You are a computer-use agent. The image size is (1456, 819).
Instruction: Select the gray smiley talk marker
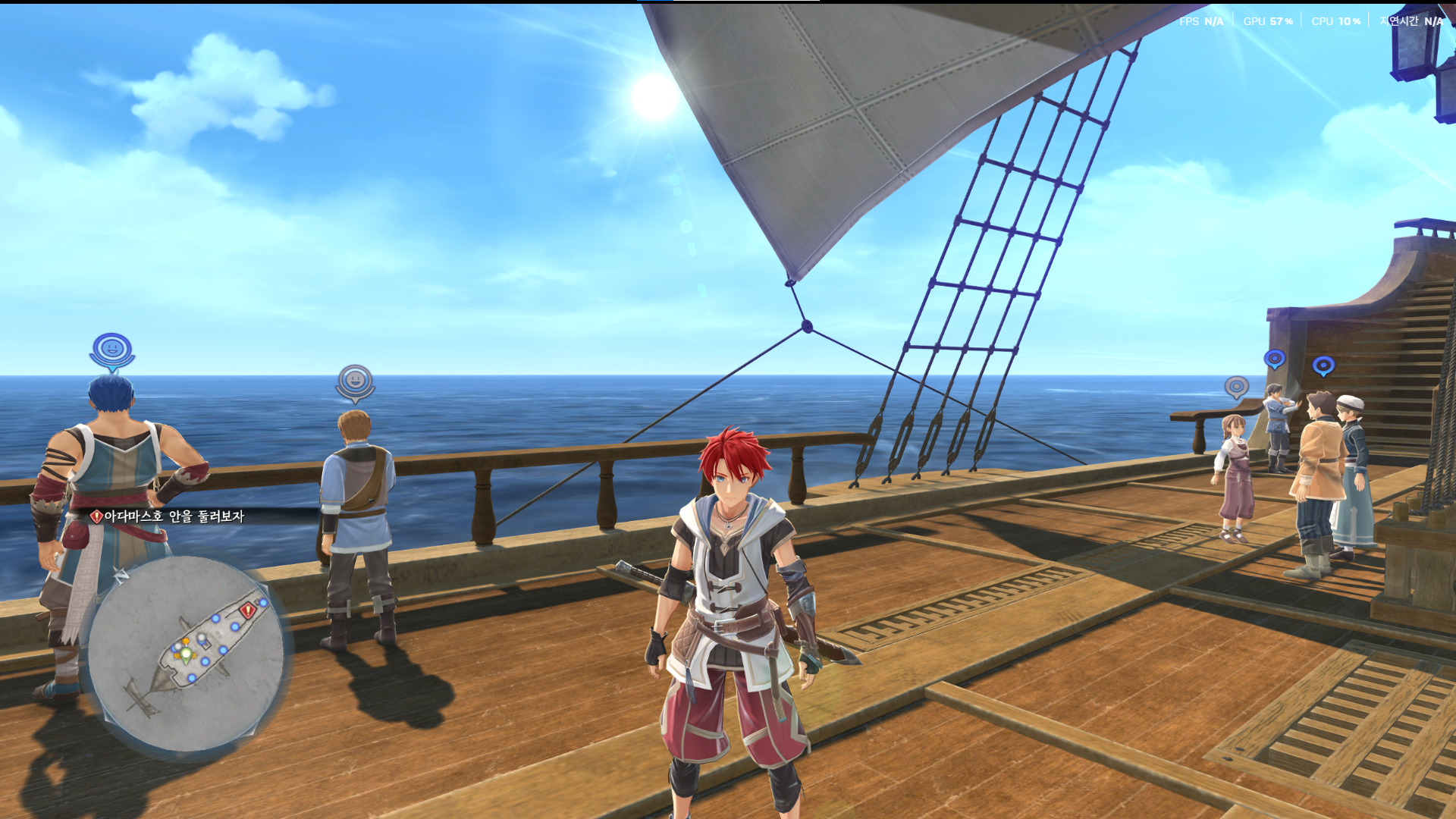[355, 381]
